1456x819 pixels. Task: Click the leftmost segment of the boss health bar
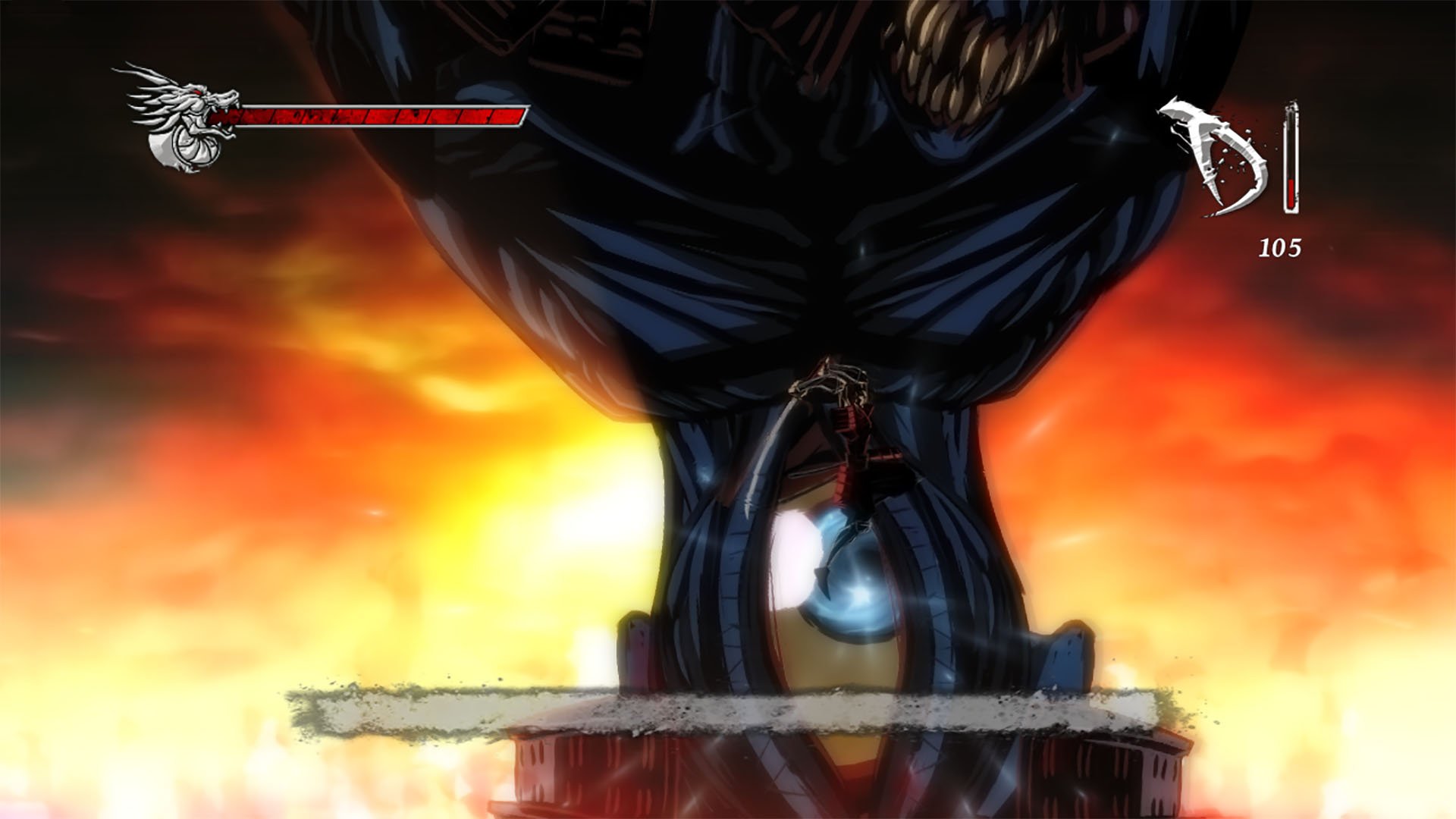227,117
